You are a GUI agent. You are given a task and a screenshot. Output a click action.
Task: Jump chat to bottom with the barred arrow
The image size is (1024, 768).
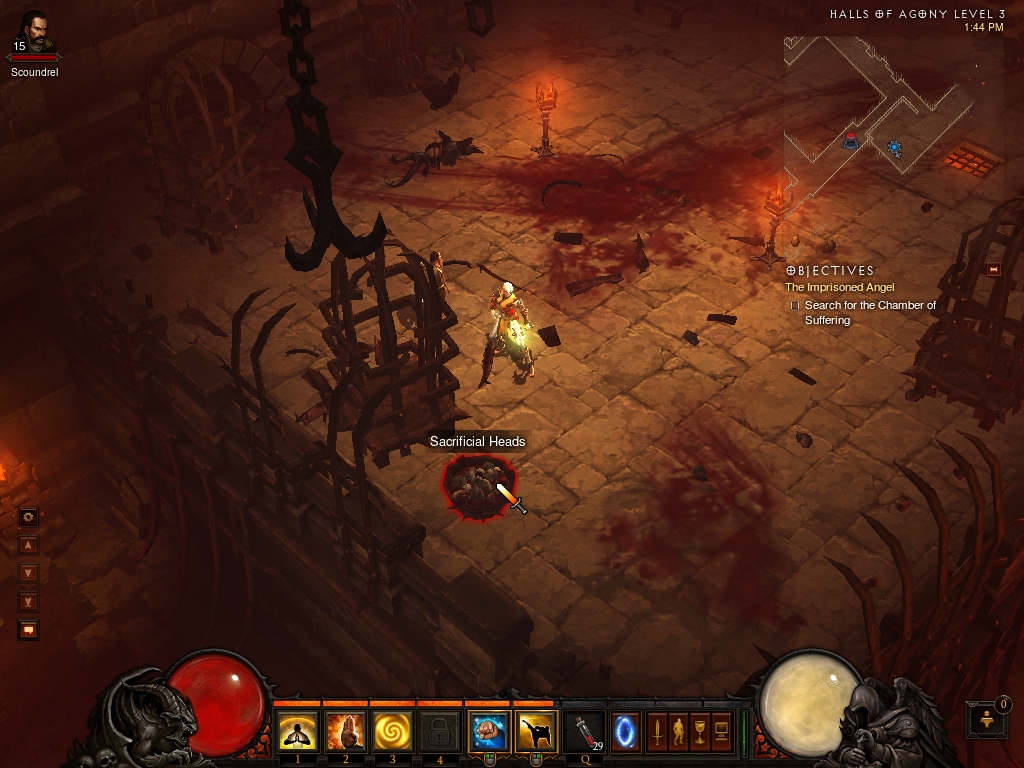tap(28, 601)
